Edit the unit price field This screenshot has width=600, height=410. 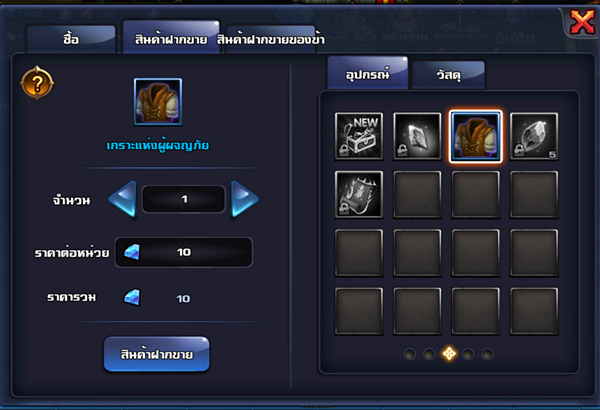point(184,252)
